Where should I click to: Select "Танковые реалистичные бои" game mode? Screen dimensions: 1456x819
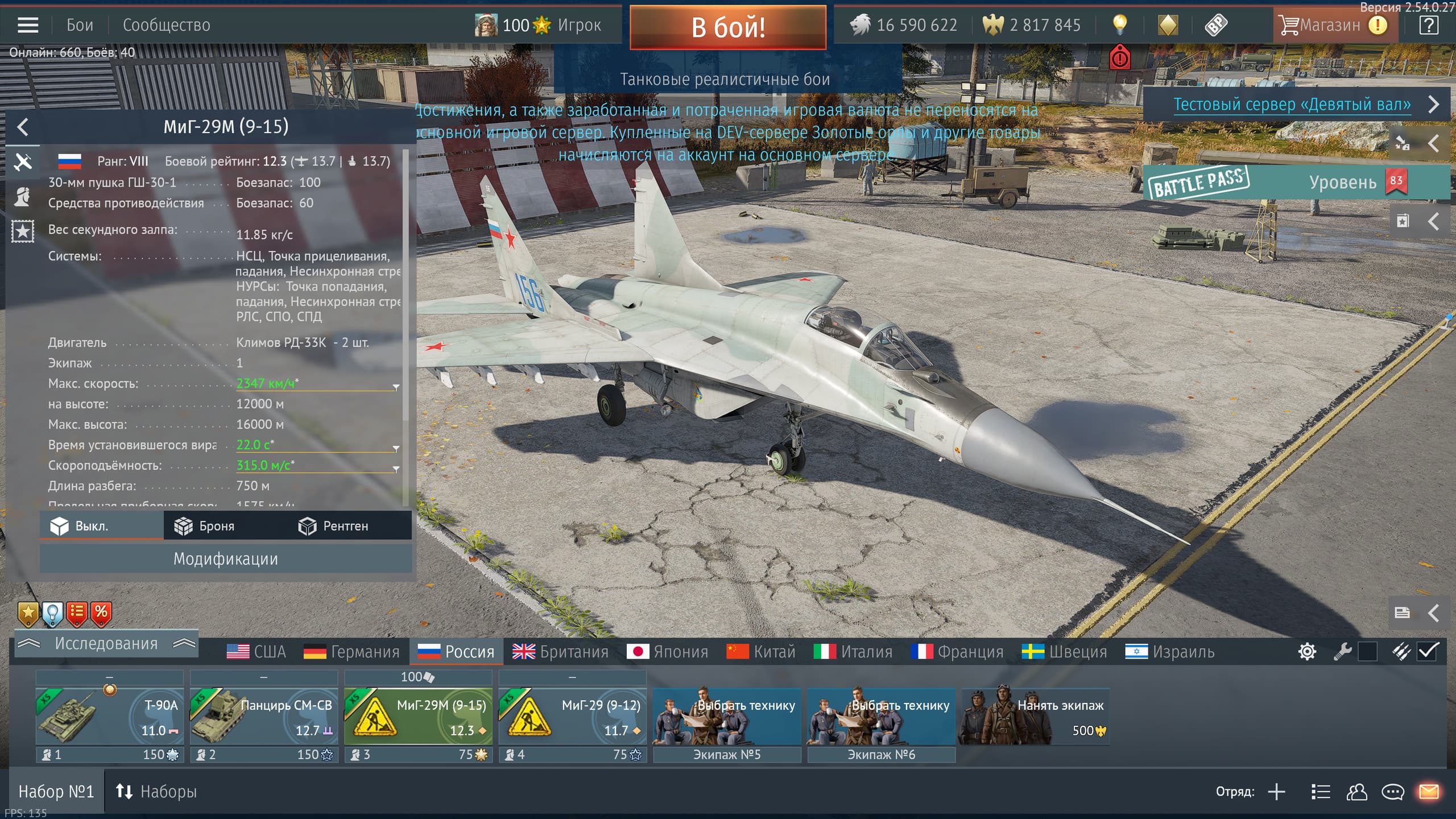pyautogui.click(x=725, y=79)
